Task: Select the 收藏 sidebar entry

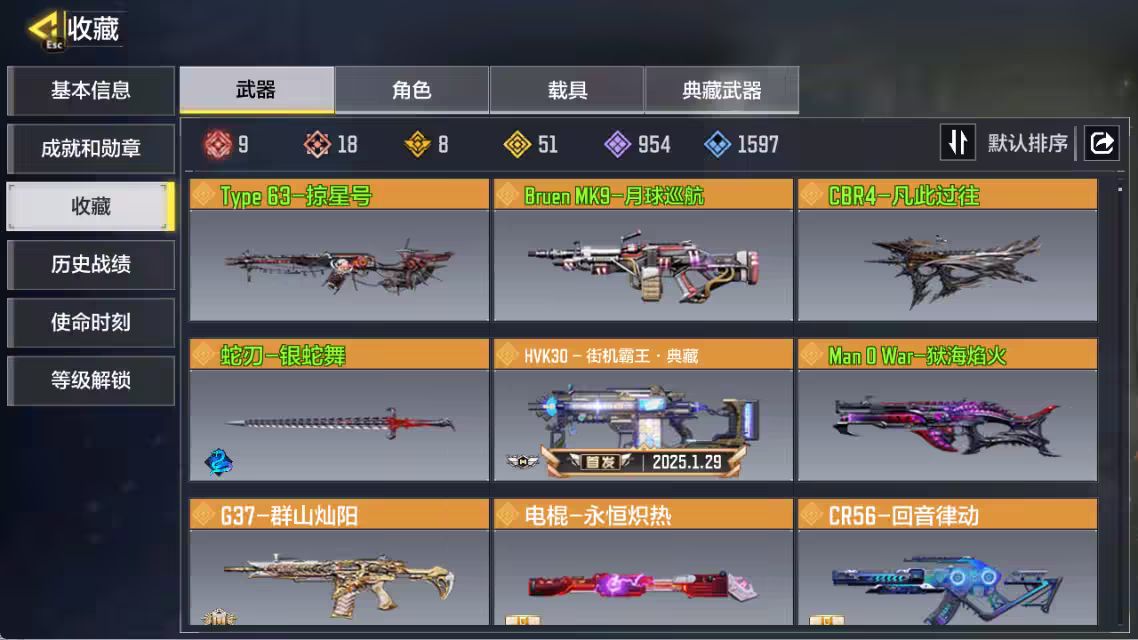Action: click(x=91, y=207)
